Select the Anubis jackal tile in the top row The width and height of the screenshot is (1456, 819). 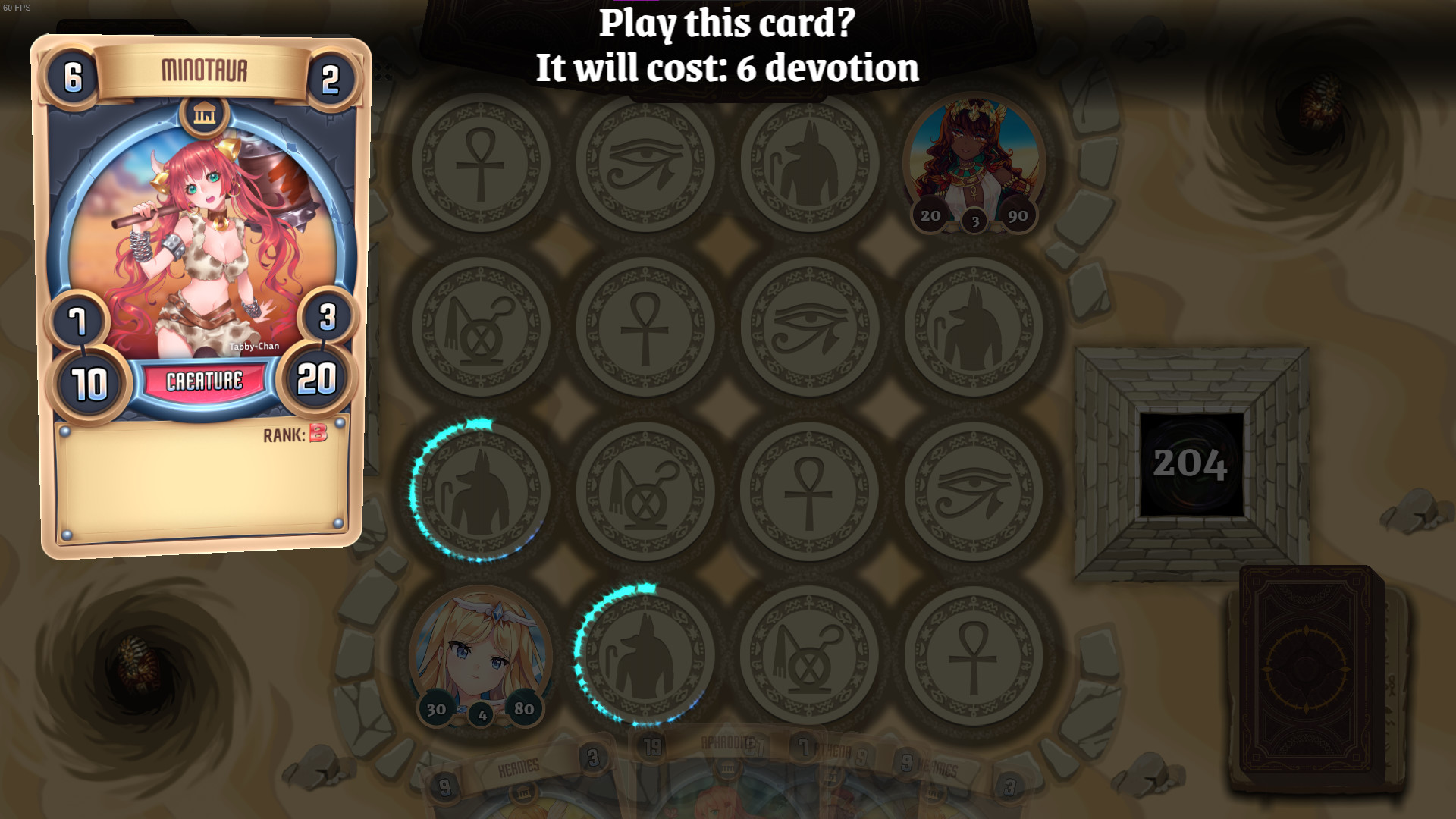click(810, 163)
